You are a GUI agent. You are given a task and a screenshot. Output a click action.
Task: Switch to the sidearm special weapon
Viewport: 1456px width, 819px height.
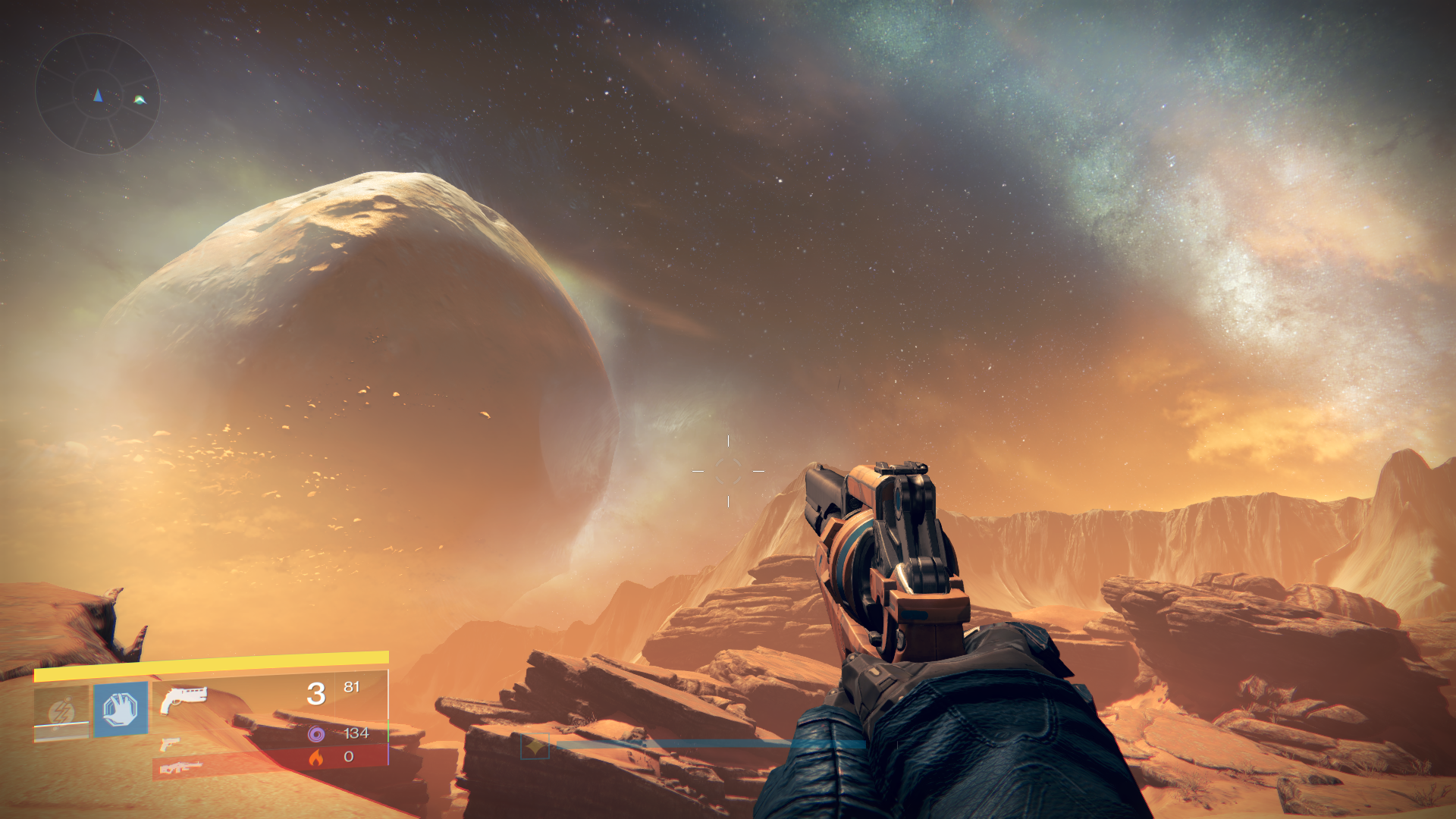coord(170,744)
